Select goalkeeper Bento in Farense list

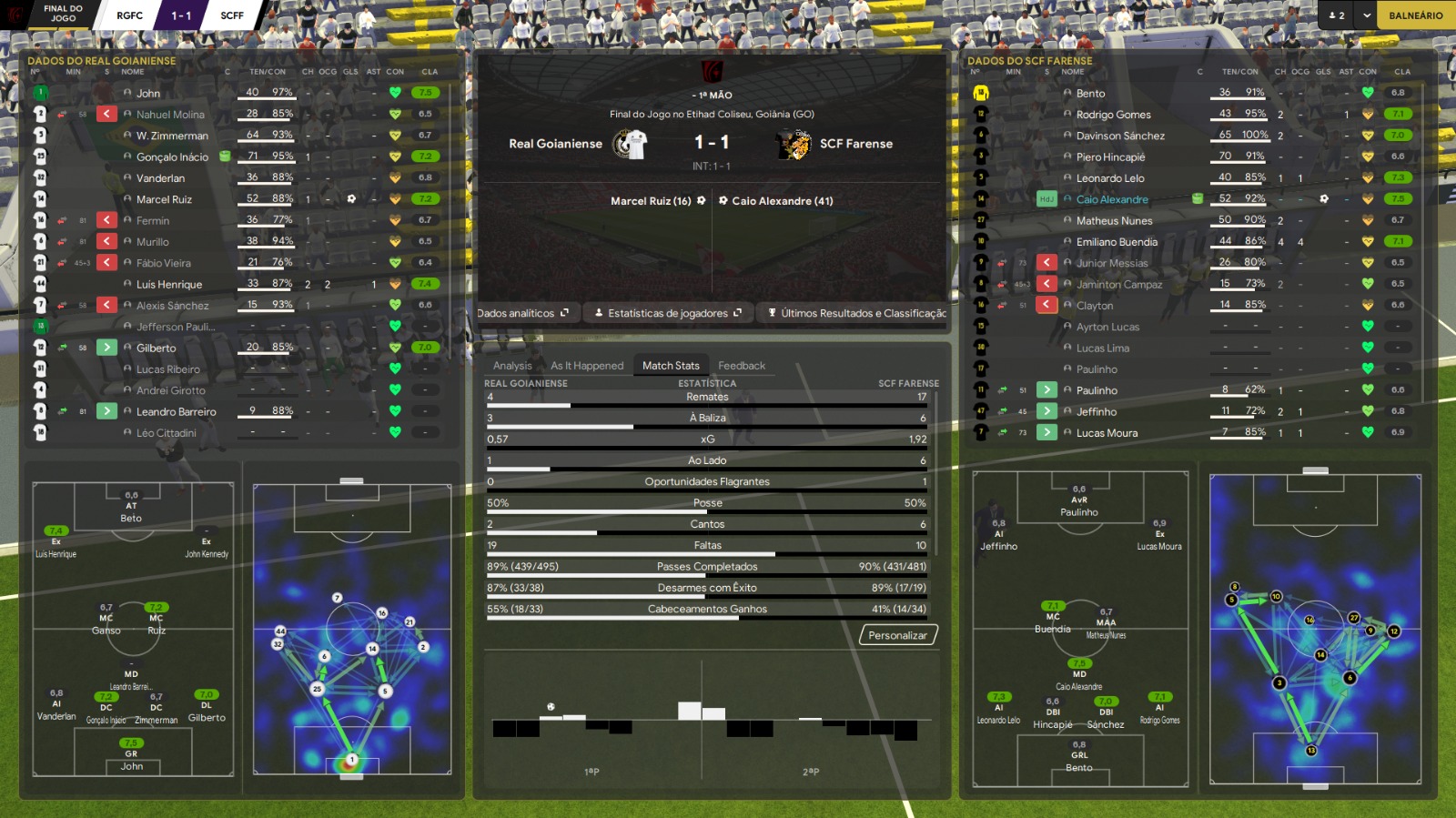(1090, 94)
